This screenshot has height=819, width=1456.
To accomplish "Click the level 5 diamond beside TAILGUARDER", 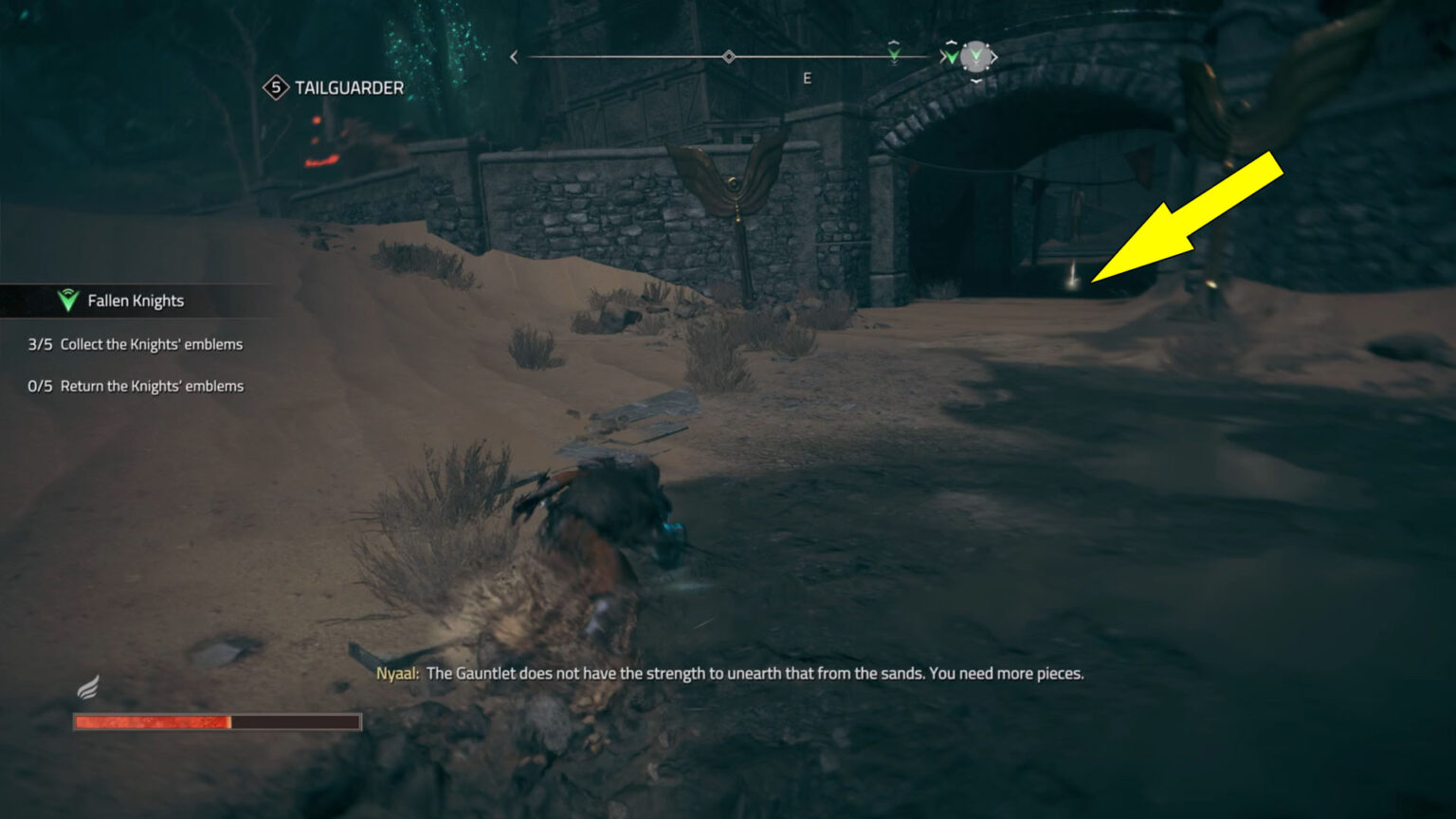I will click(274, 87).
